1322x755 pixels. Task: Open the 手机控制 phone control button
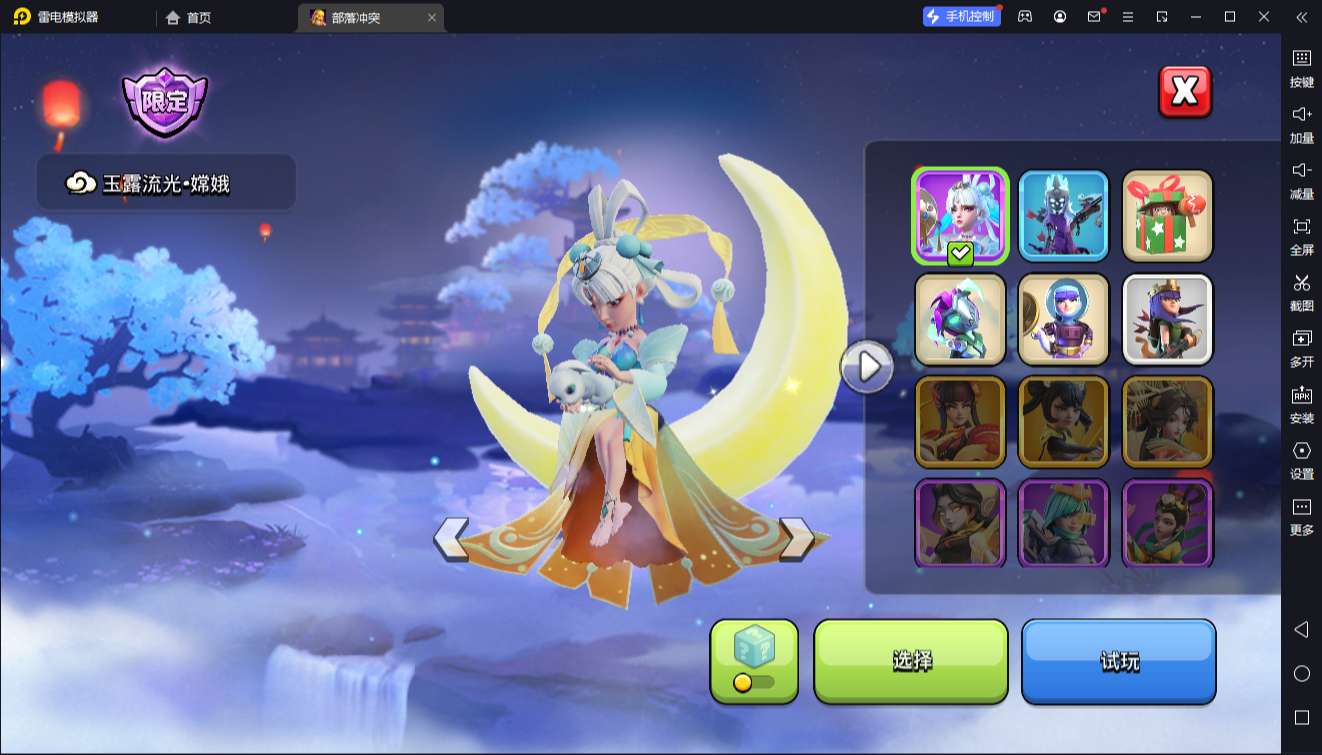[961, 17]
